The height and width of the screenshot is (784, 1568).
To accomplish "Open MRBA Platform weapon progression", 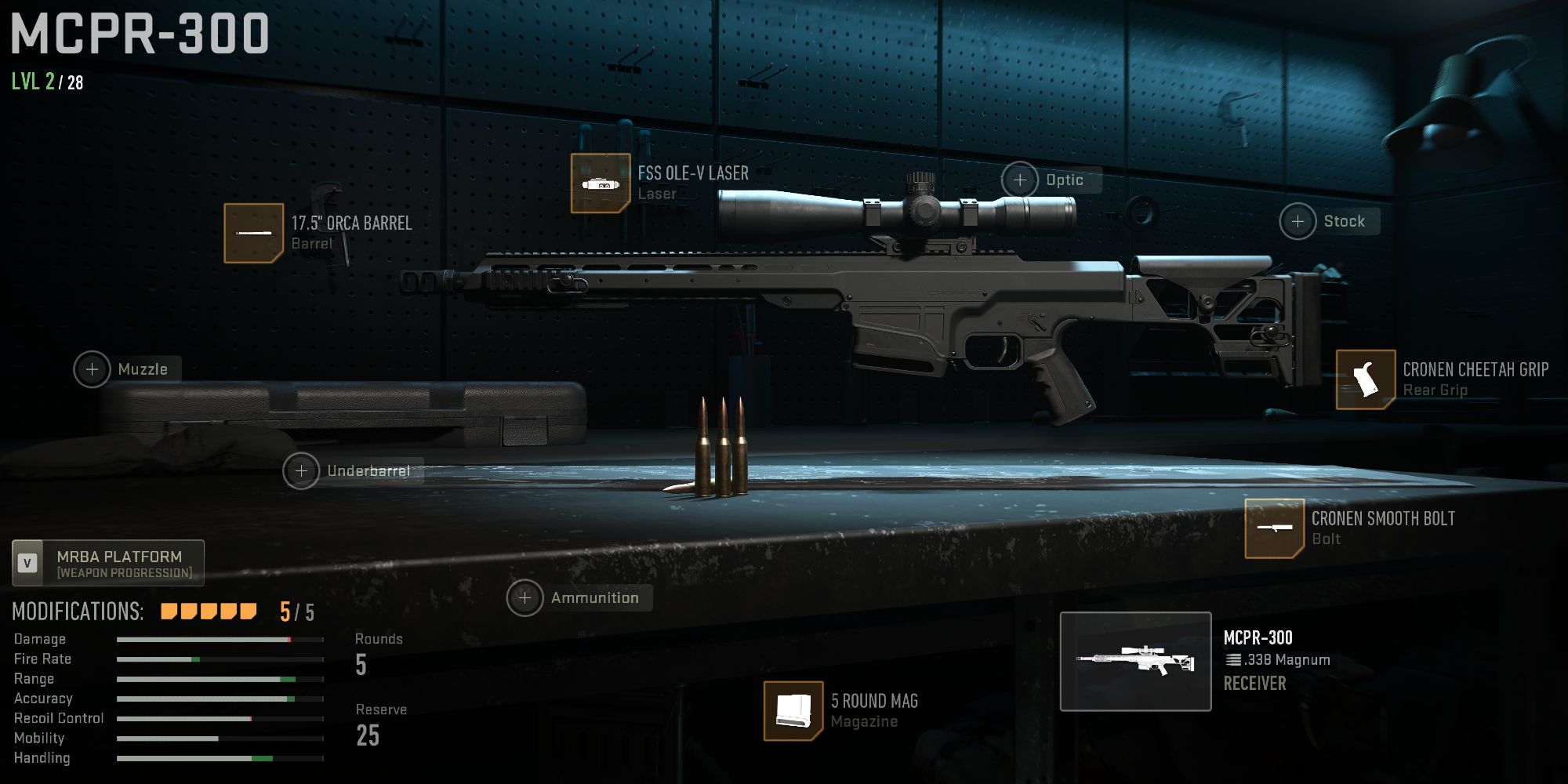I will tap(122, 563).
